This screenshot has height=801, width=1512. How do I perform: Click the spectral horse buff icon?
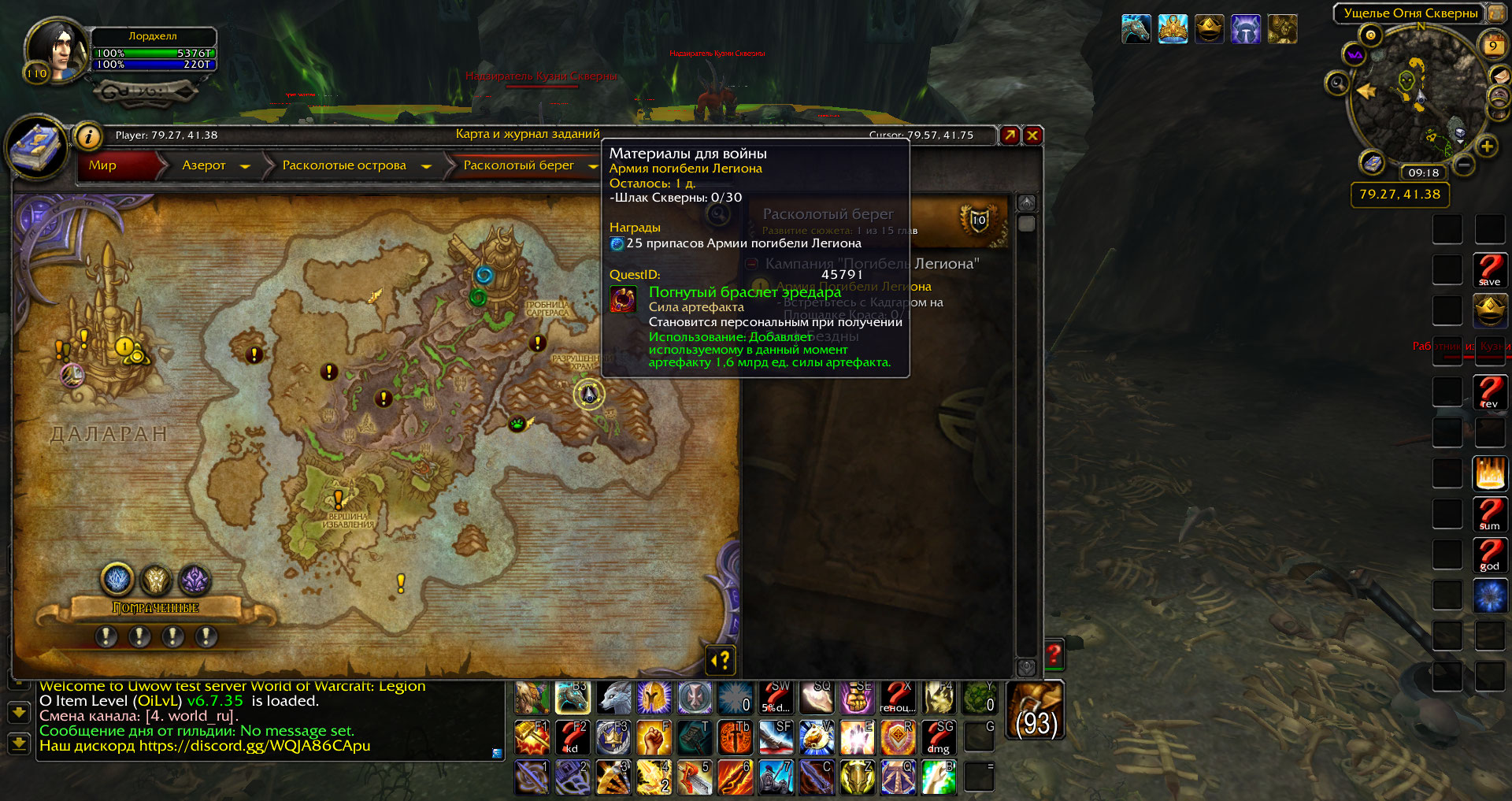point(1136,30)
